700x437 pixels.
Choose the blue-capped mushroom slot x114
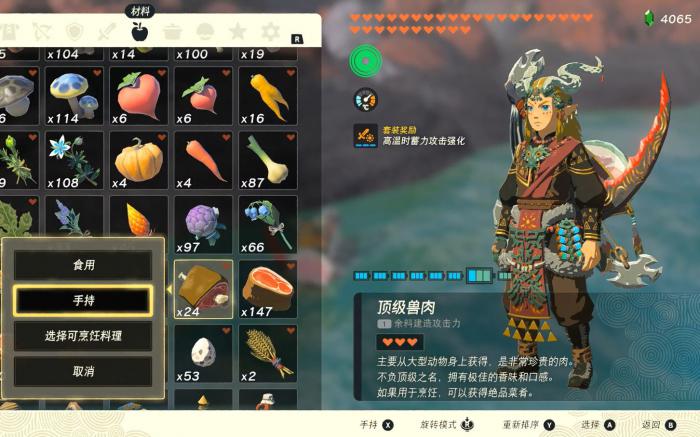(x=76, y=97)
